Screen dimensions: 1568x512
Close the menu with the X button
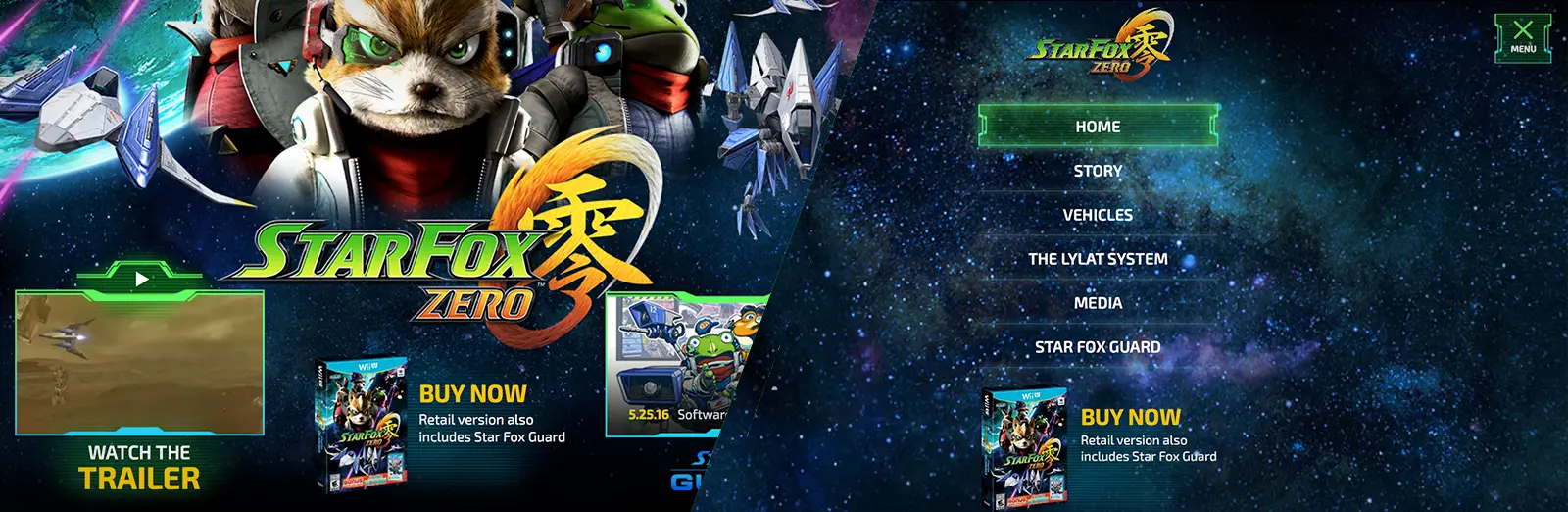point(1523,37)
